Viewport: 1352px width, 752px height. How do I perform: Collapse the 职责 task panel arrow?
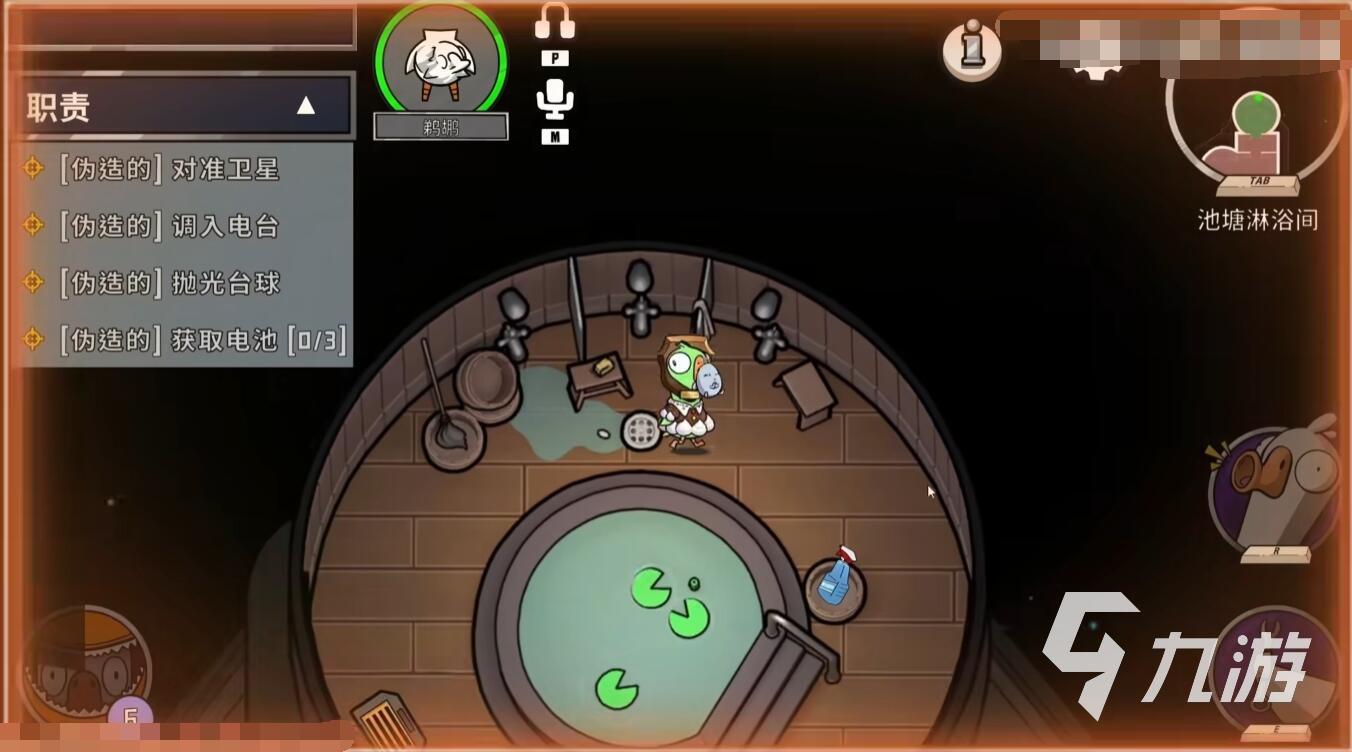coord(306,106)
